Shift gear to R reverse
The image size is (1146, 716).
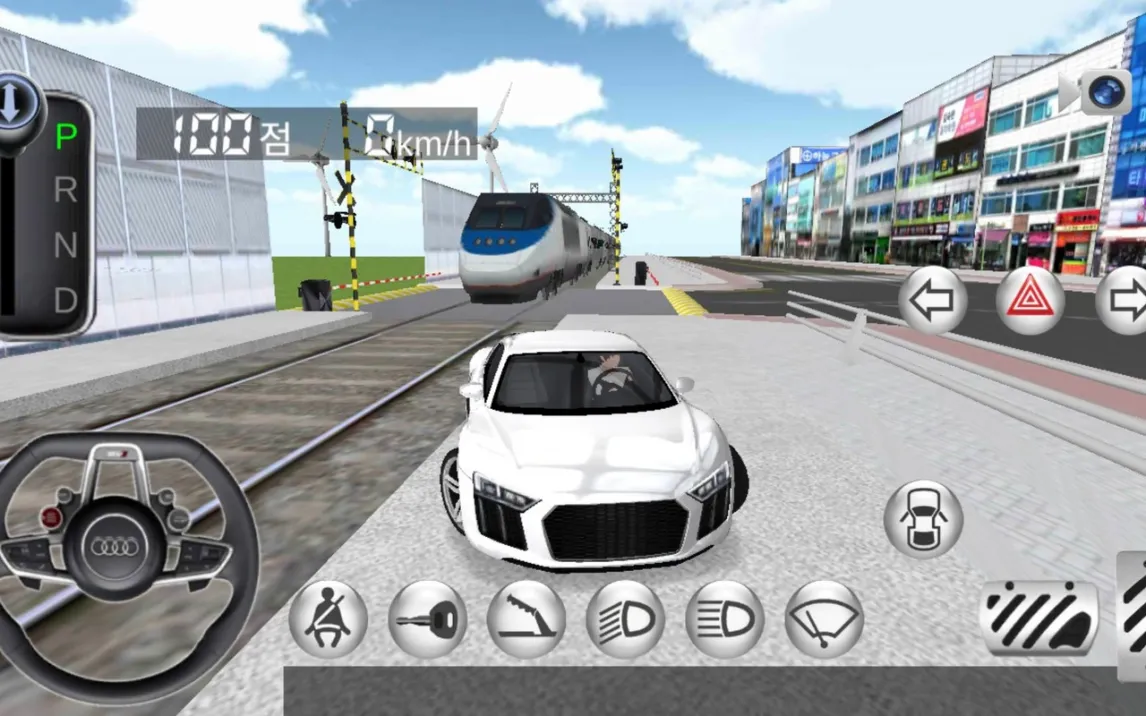coord(65,190)
